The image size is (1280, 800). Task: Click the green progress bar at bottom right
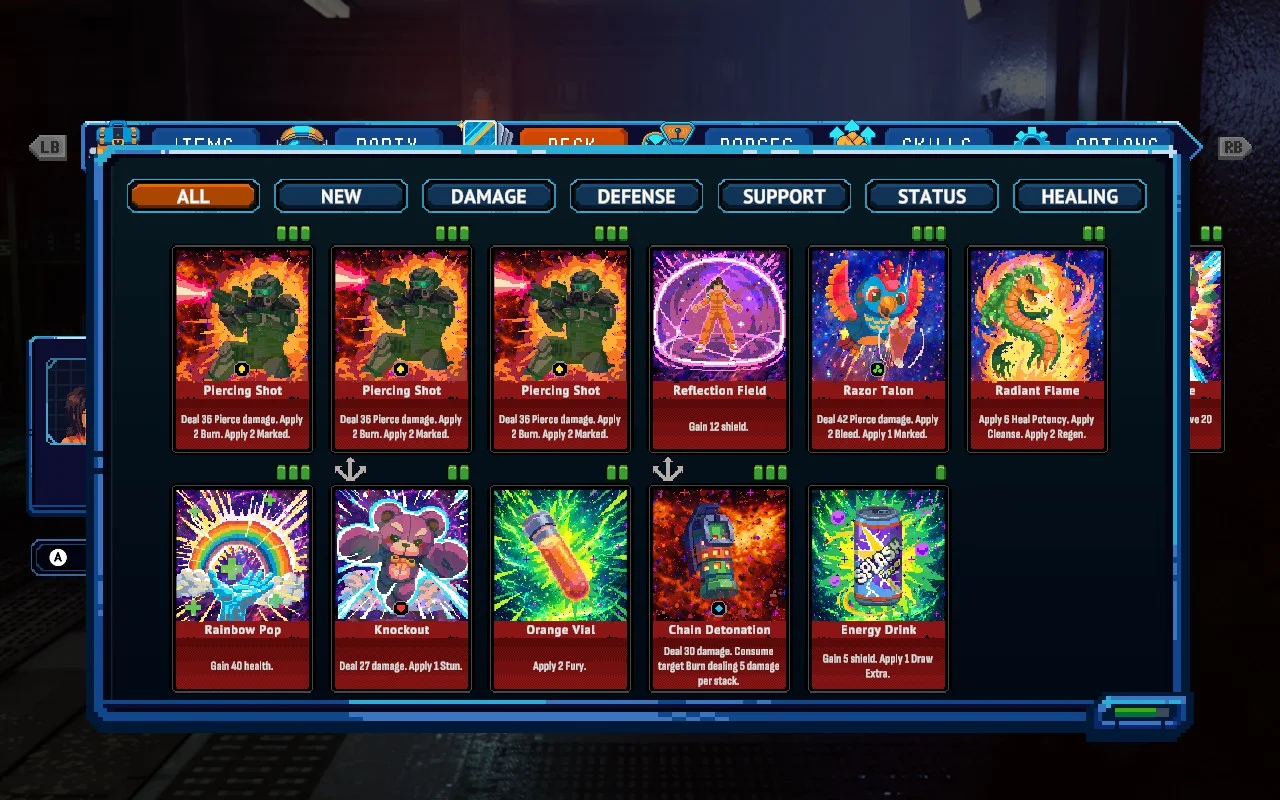(1140, 714)
